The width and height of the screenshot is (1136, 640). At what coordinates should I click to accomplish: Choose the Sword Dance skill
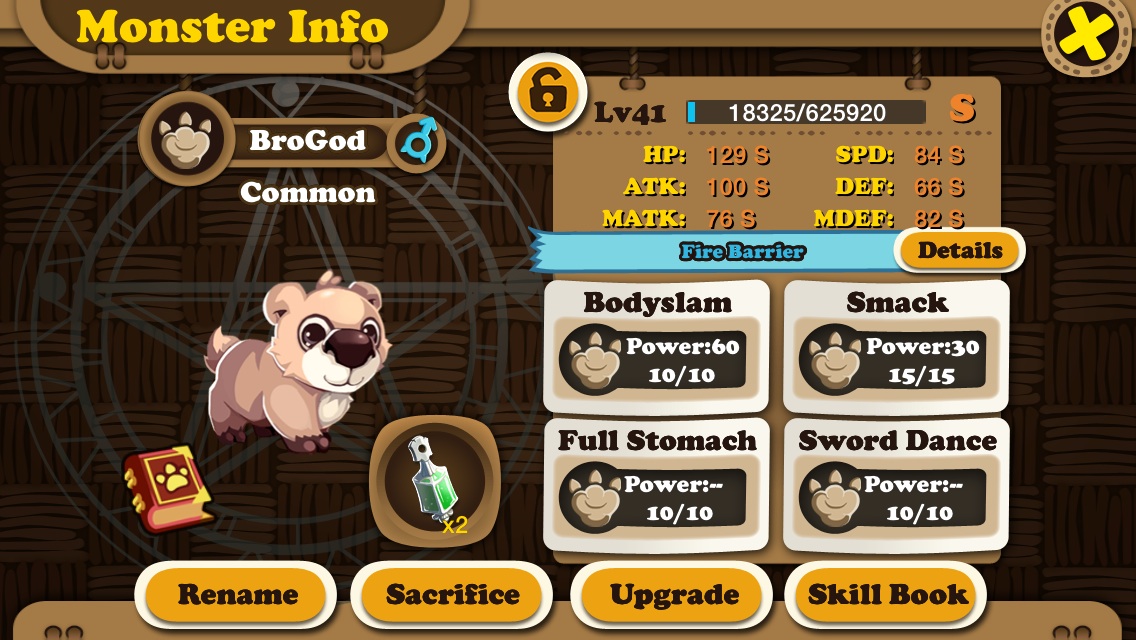(x=896, y=486)
